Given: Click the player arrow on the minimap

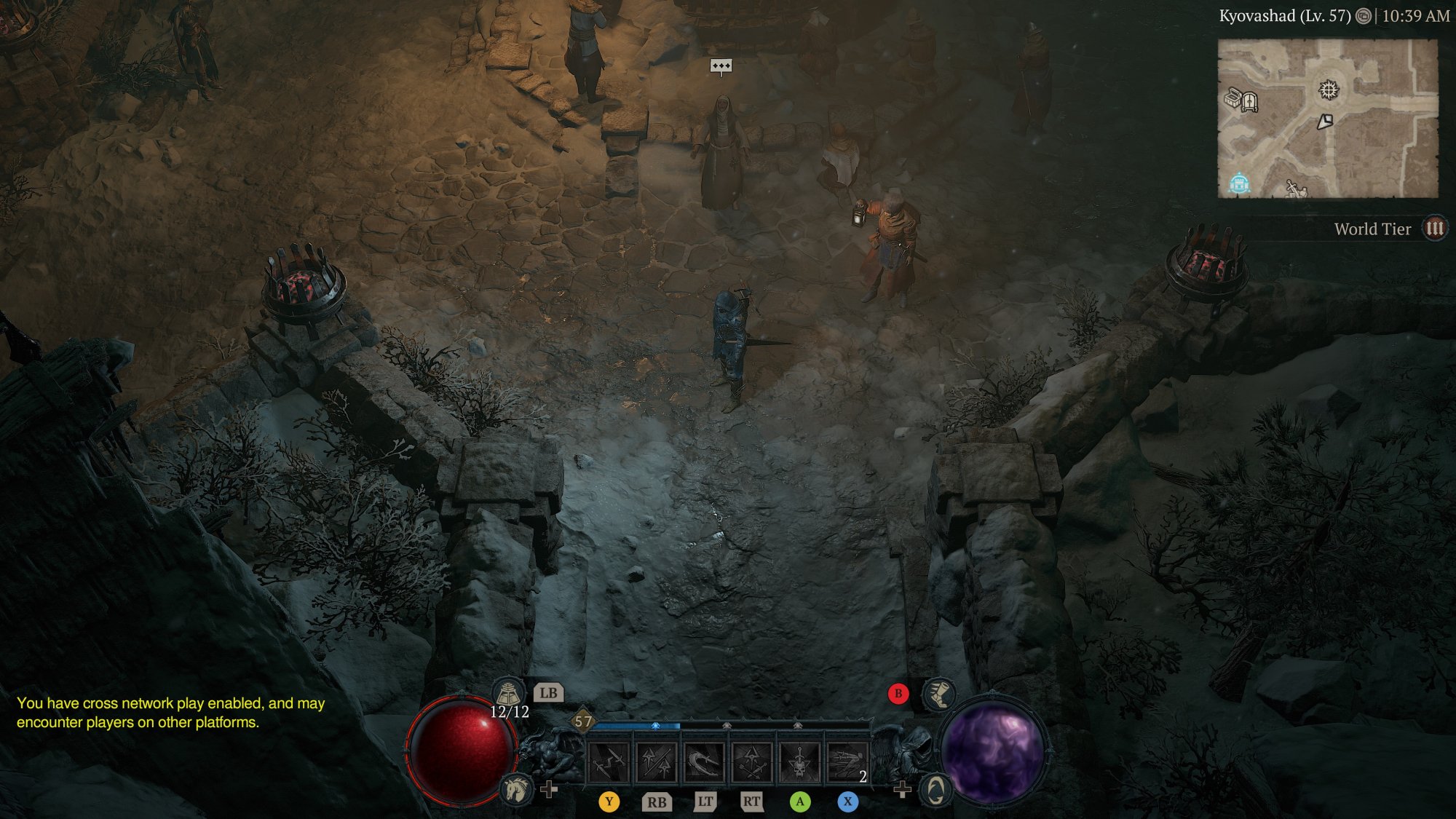Looking at the screenshot, I should [1326, 121].
